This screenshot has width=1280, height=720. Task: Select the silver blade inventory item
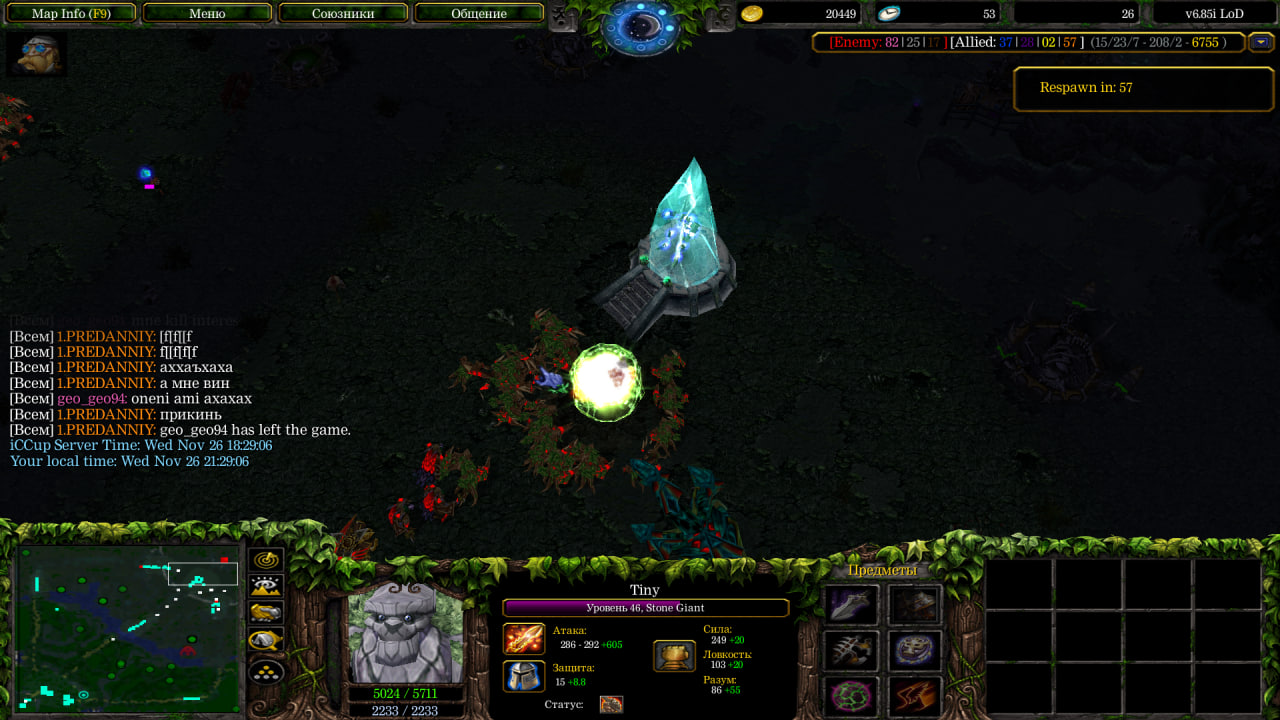coord(852,605)
